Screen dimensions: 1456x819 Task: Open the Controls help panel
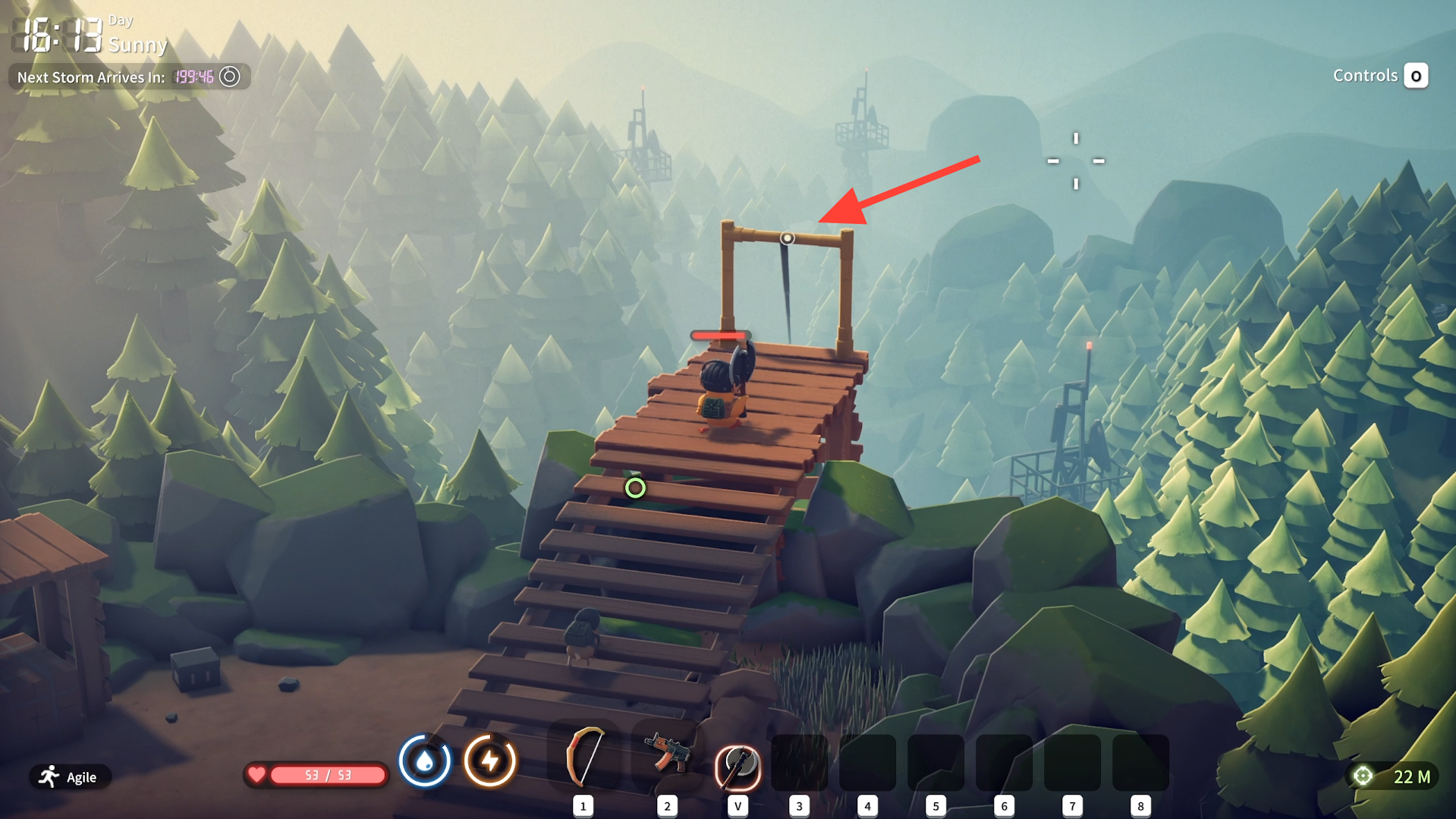click(x=1415, y=76)
